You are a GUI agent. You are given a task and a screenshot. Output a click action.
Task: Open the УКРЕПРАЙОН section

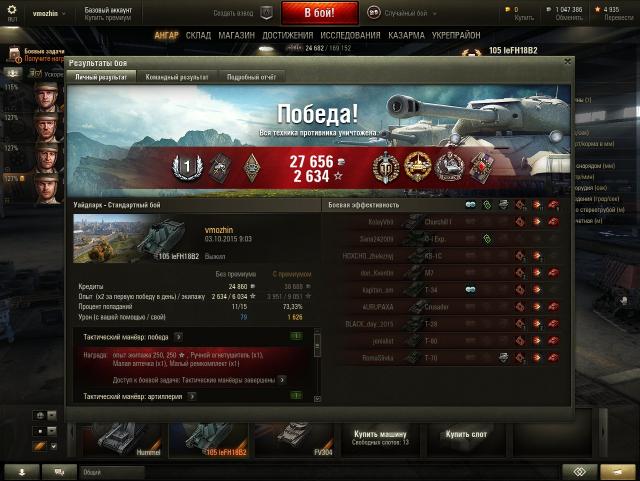pyautogui.click(x=457, y=35)
